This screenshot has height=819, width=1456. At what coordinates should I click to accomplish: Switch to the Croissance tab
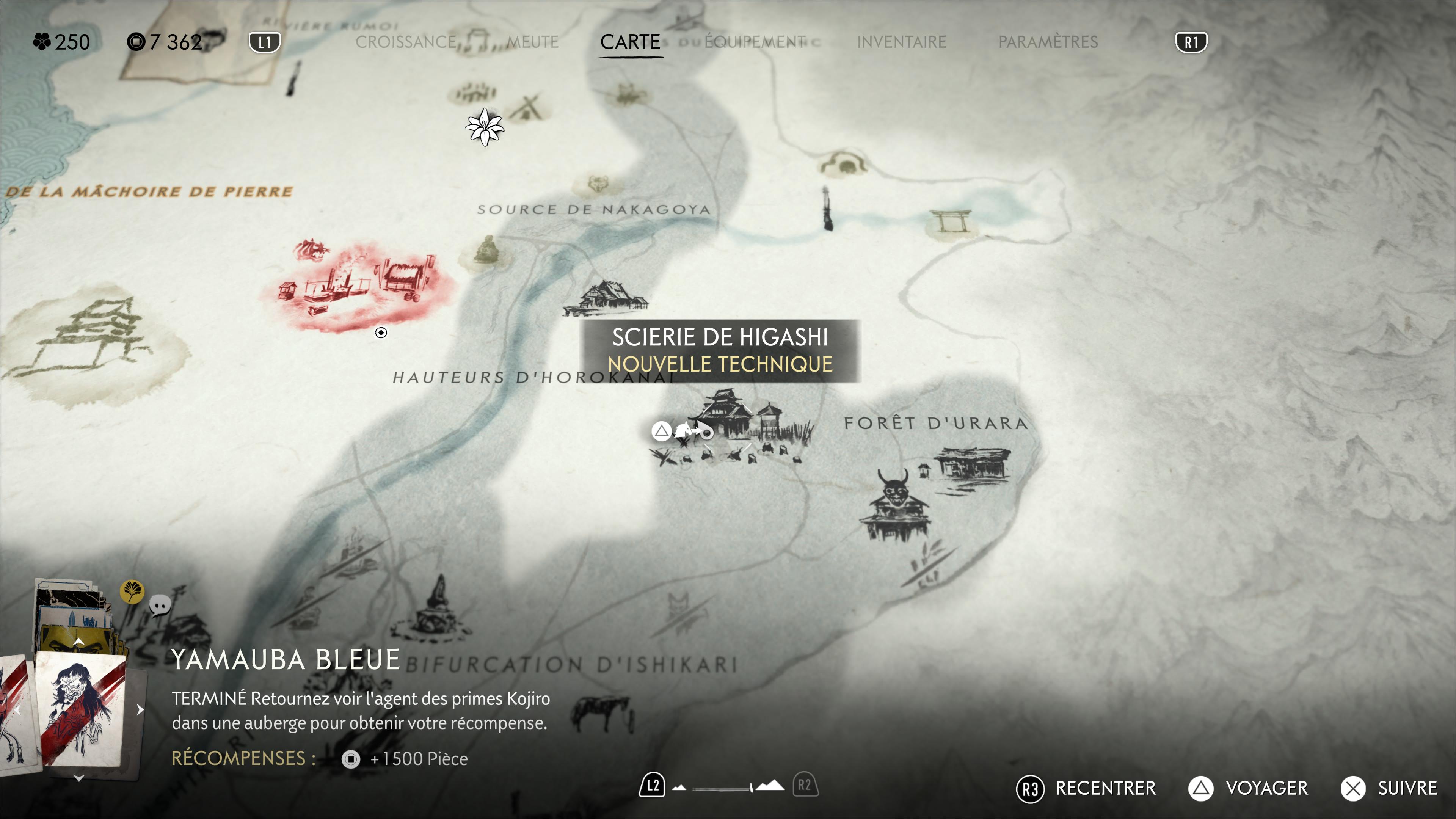405,42
